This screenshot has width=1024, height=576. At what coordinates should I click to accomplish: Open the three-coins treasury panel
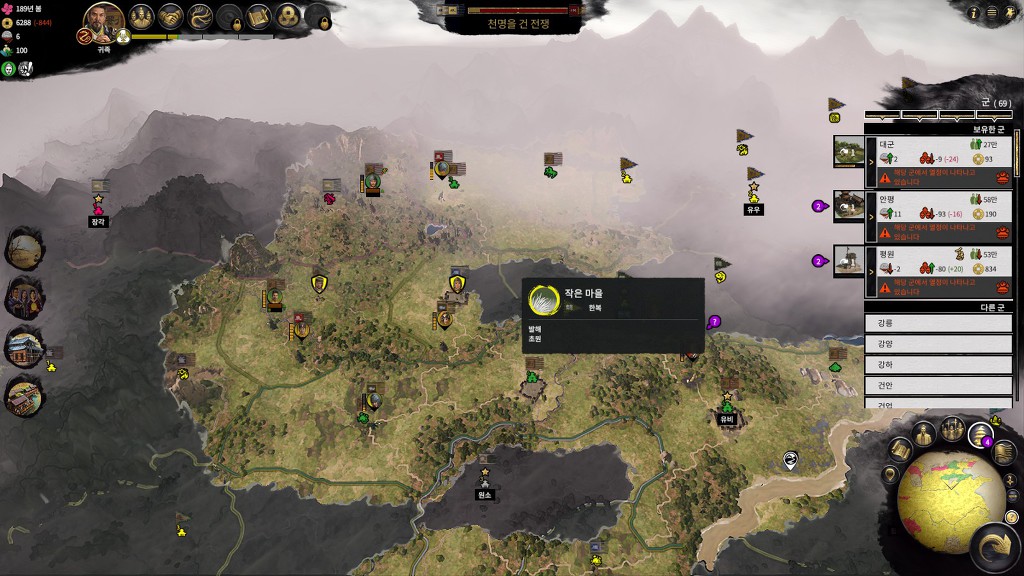(288, 17)
